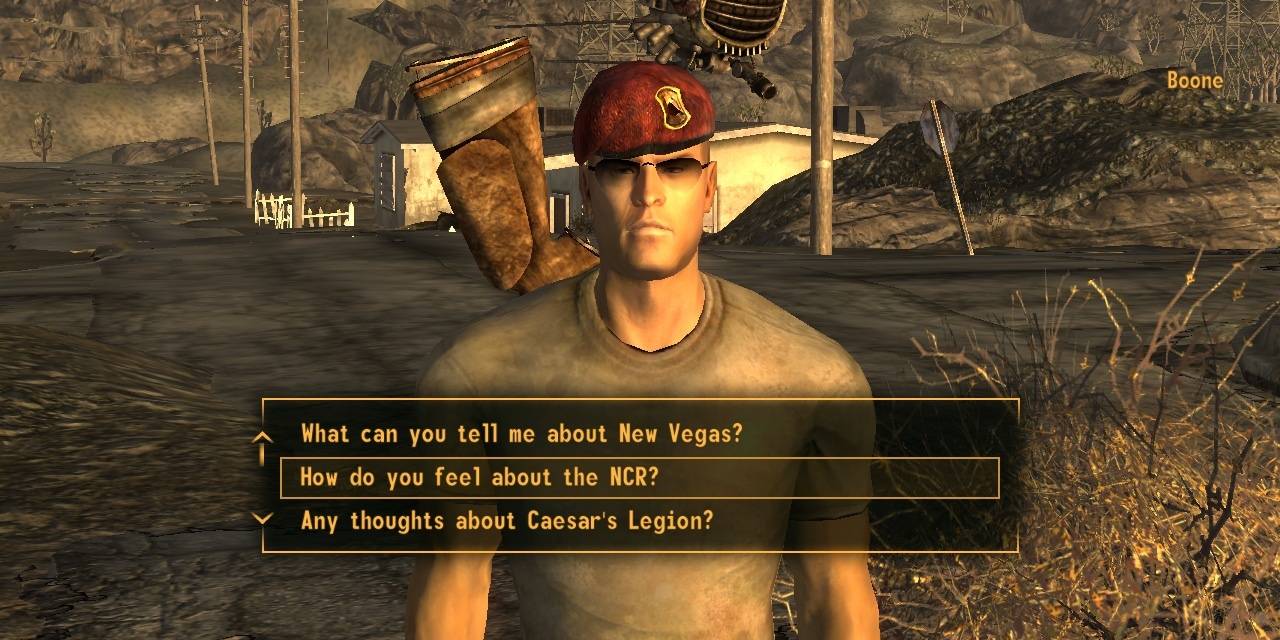Select the Caesar's Legion dialogue option
1280x640 pixels.
[507, 520]
